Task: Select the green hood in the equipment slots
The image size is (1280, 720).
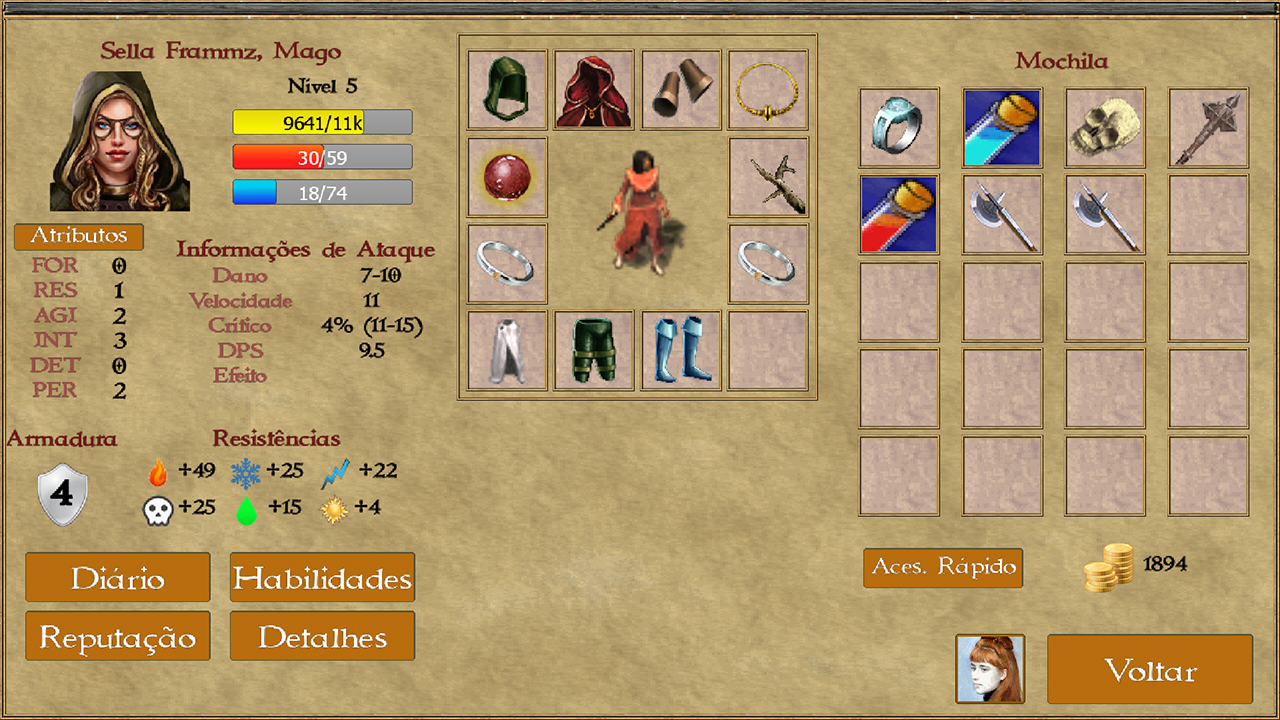Action: (506, 89)
